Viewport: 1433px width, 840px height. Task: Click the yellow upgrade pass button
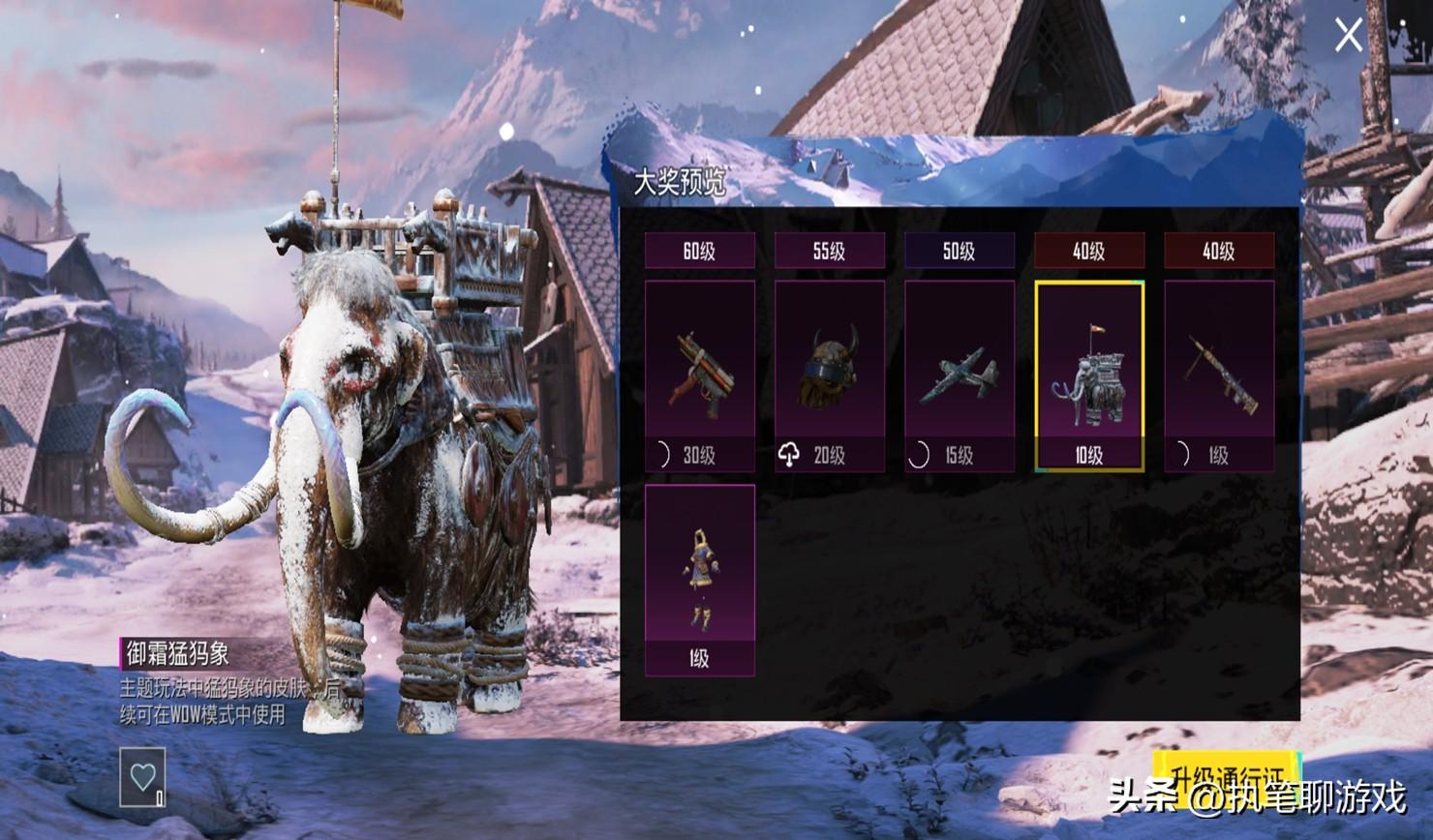pos(1225,774)
